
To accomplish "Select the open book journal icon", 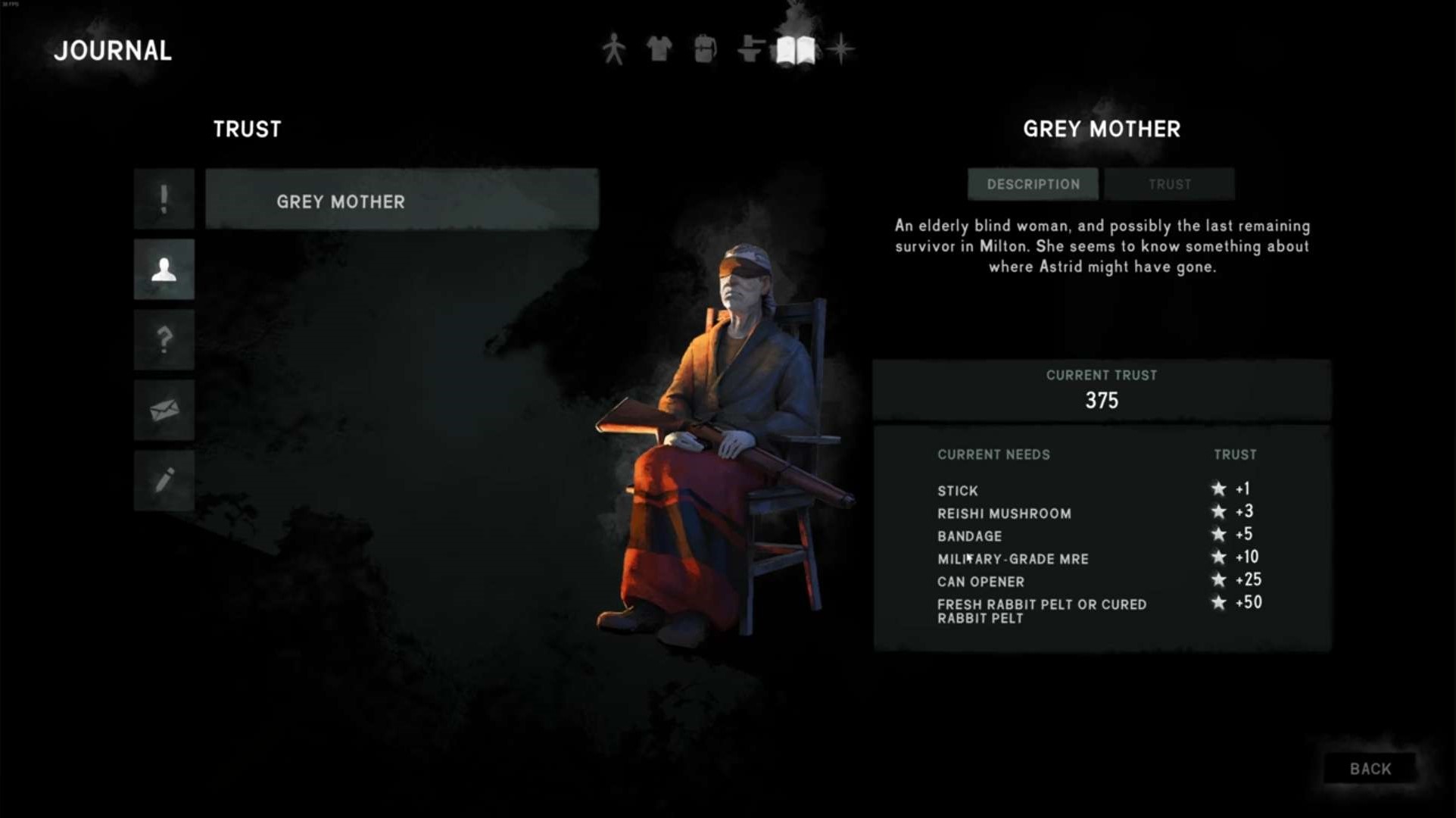I will pyautogui.click(x=796, y=51).
